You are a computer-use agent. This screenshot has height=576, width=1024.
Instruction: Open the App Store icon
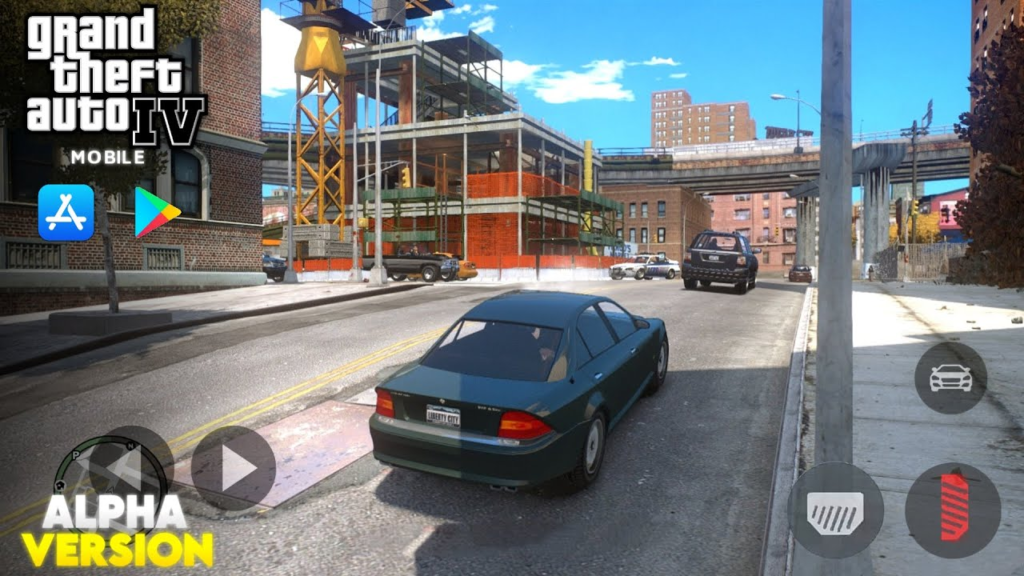click(66, 212)
